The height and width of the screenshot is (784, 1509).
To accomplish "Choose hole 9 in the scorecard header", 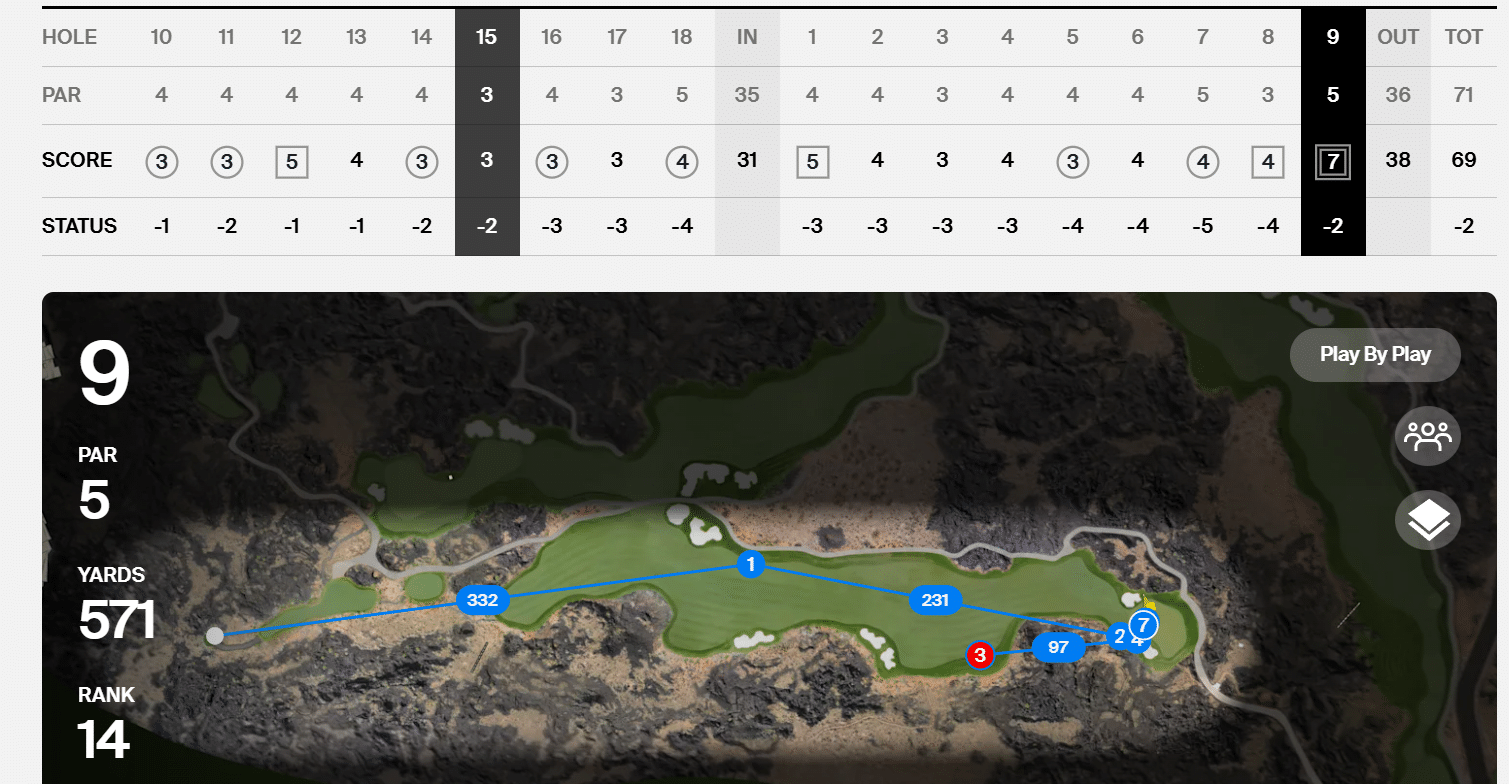I will point(1332,37).
